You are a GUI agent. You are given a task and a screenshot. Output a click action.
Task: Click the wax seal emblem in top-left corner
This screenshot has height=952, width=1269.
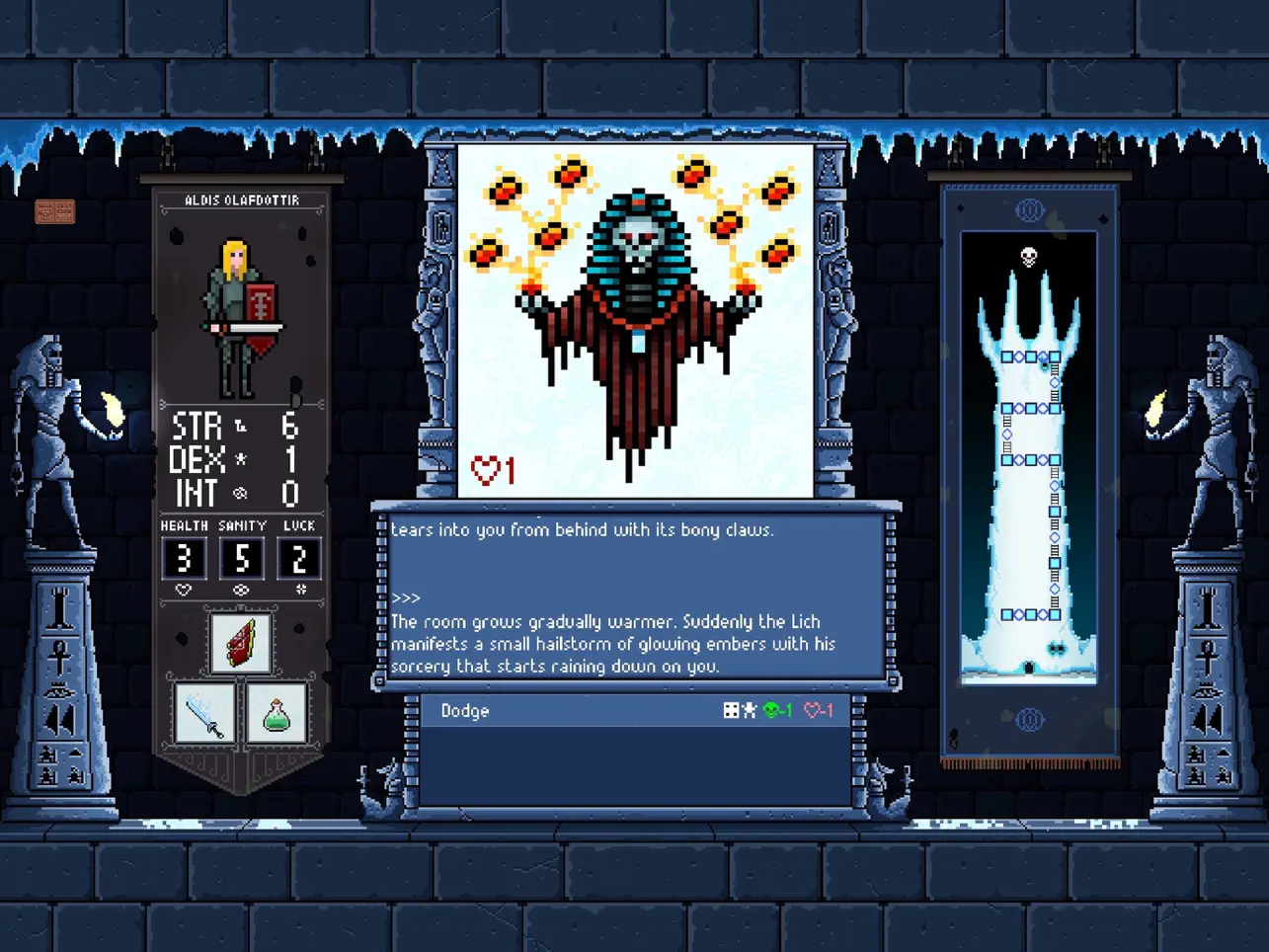tap(55, 210)
